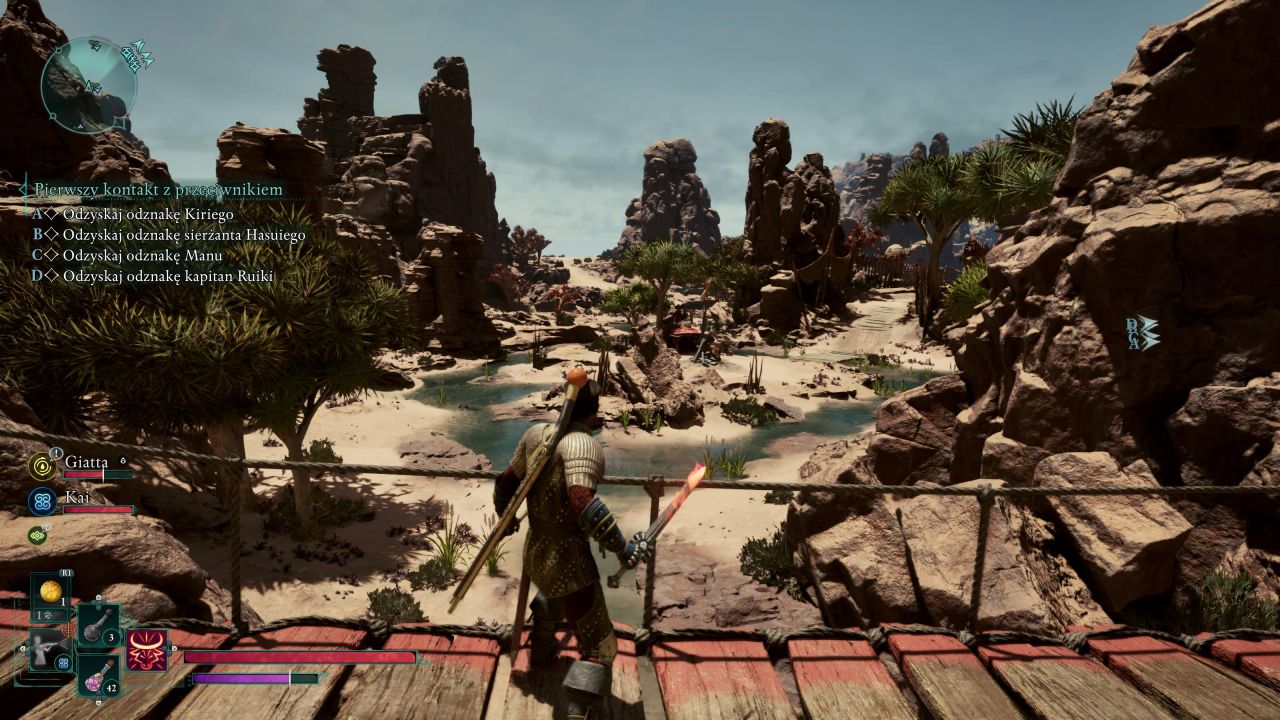This screenshot has width=1280, height=720.
Task: Click Giatta's yellow companion ability icon
Action: point(43,466)
